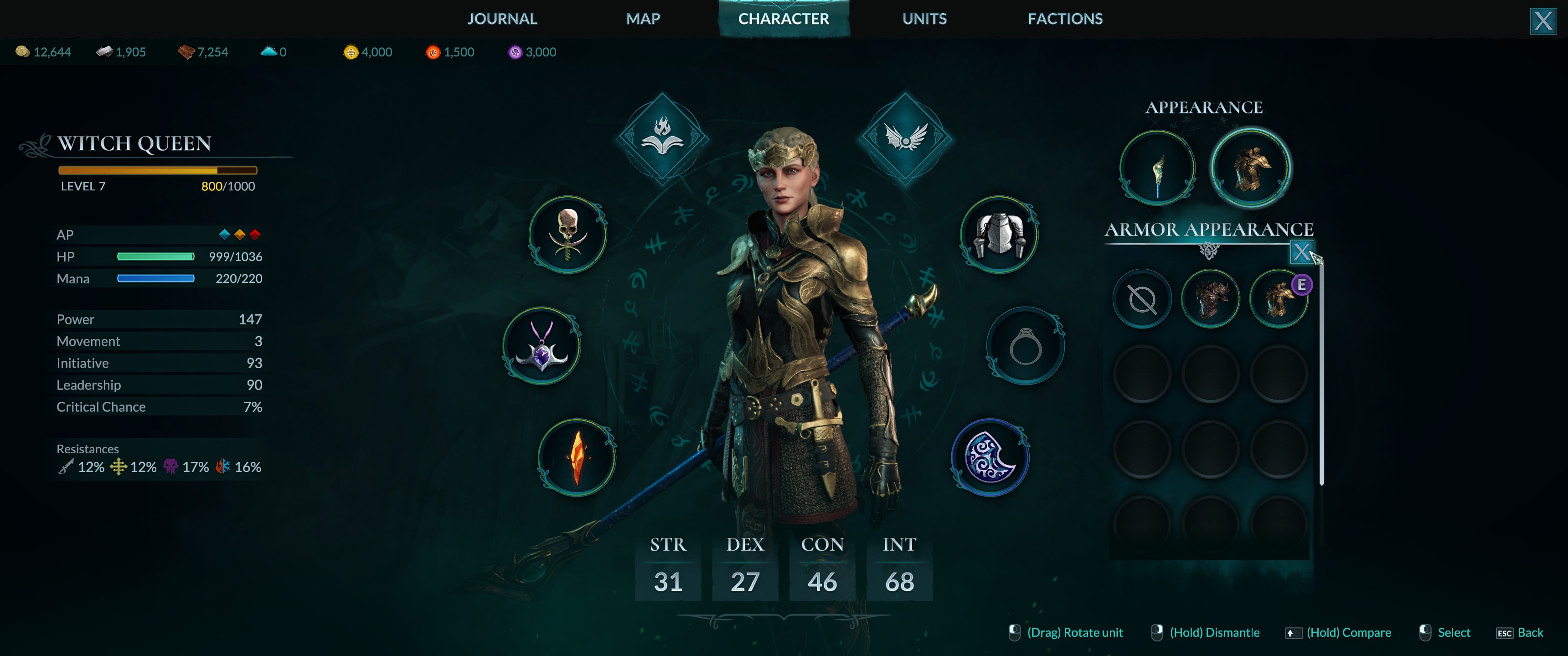This screenshot has width=1568, height=656.
Task: Select the no-appearance crossed circle option
Action: 1142,299
